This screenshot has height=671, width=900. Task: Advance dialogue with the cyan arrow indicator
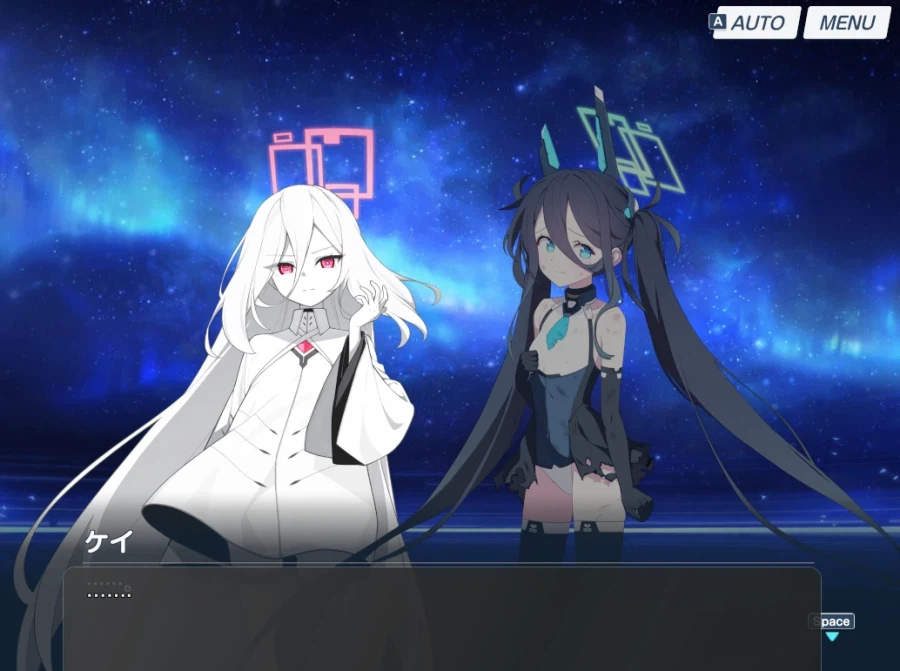tap(831, 636)
